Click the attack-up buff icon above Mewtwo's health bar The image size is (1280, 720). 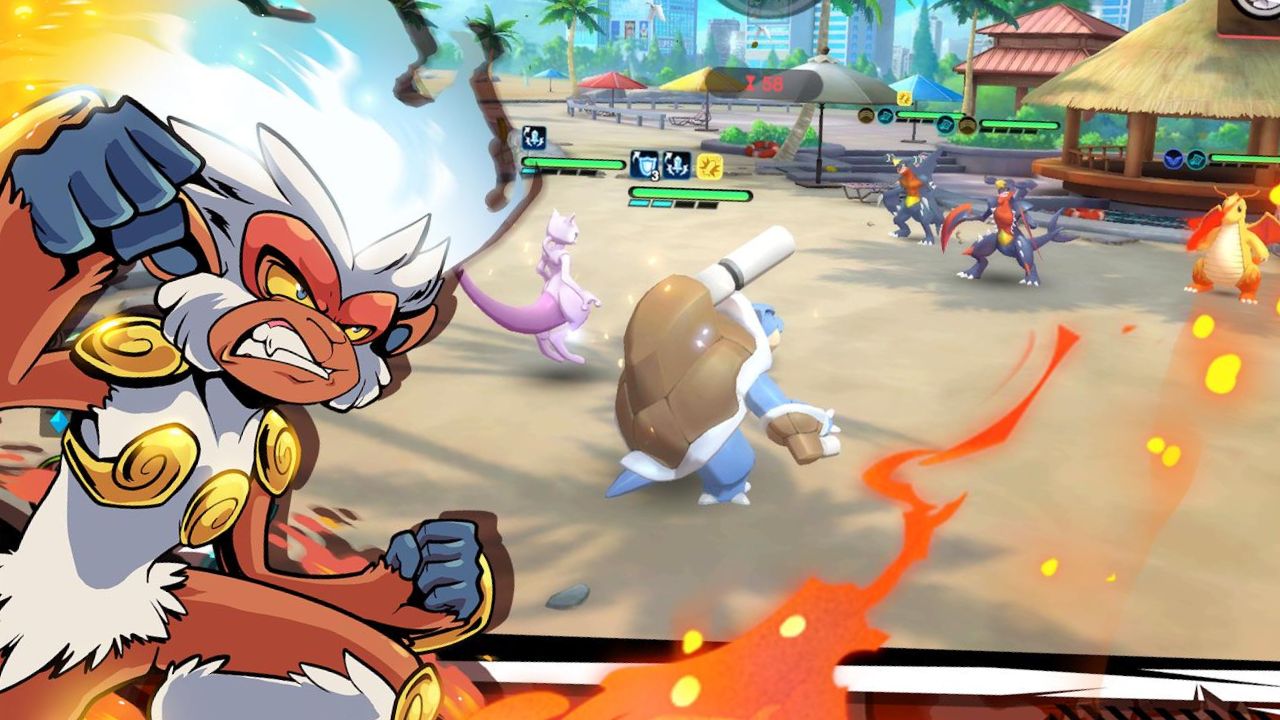[x=533, y=138]
